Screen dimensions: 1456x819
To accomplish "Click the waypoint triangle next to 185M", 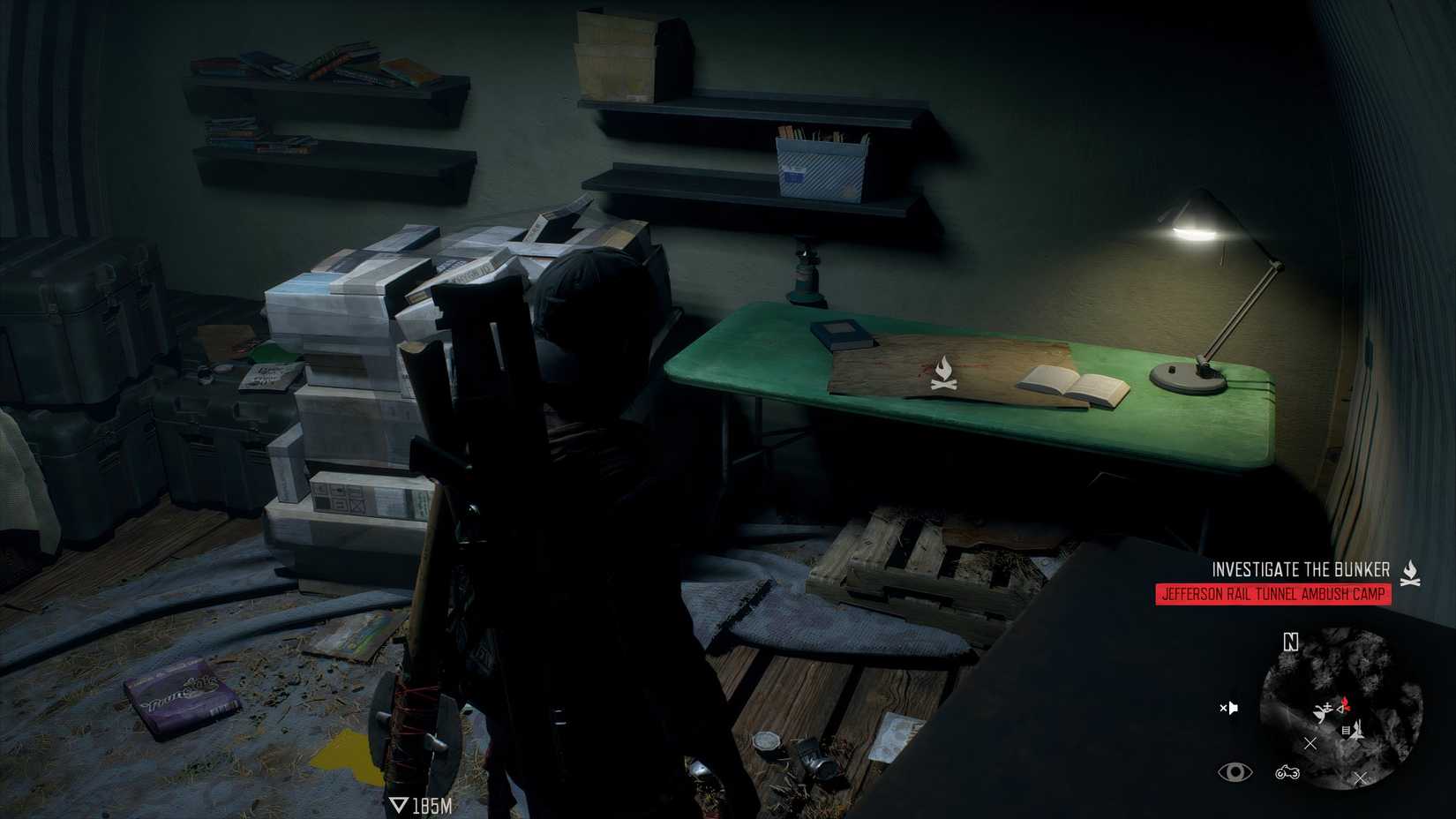I will click(402, 803).
